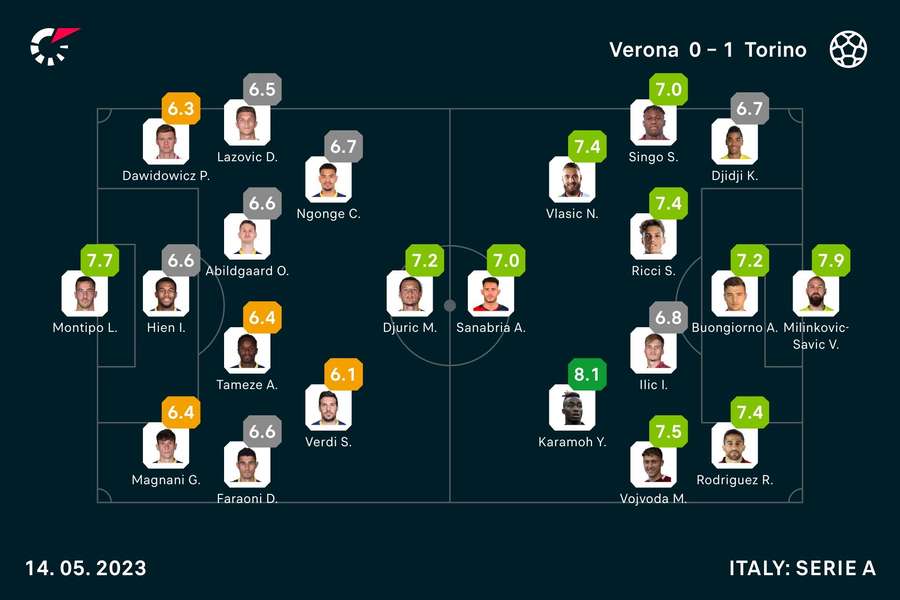Select Singo S. player tile

click(x=653, y=123)
